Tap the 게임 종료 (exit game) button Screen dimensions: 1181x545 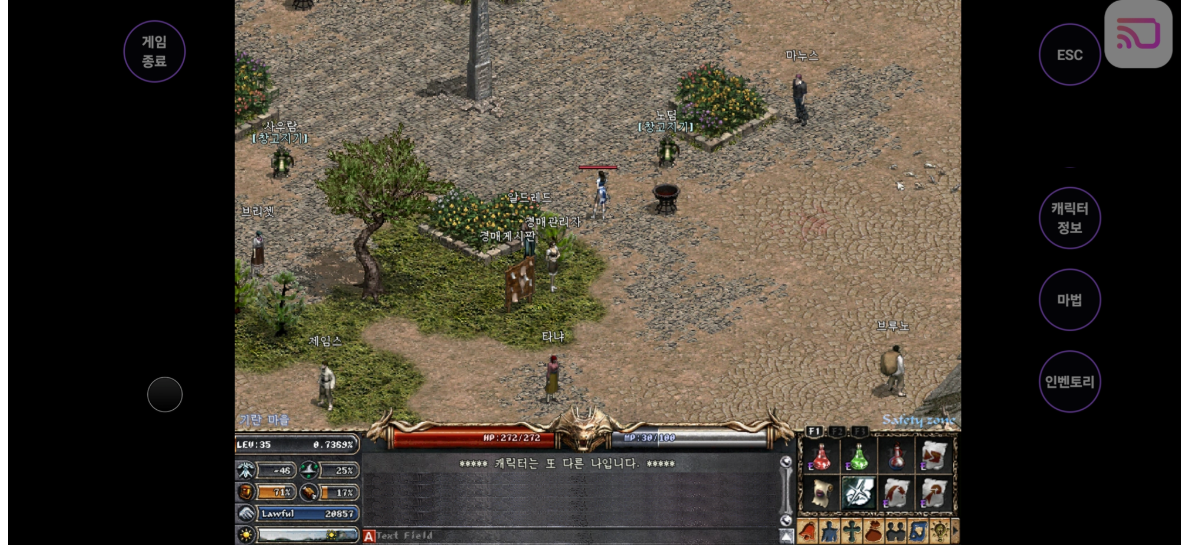(154, 51)
